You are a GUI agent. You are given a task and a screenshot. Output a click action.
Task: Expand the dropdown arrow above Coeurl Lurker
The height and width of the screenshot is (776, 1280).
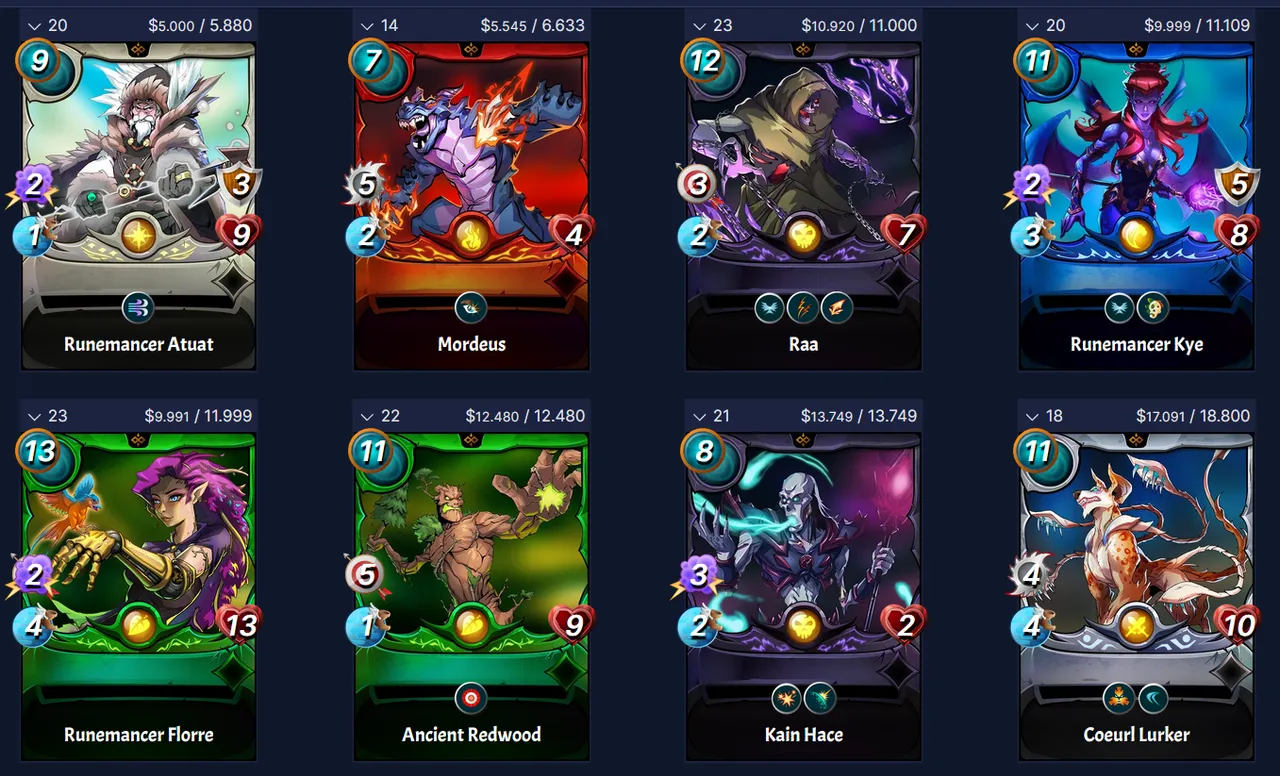pos(1031,416)
